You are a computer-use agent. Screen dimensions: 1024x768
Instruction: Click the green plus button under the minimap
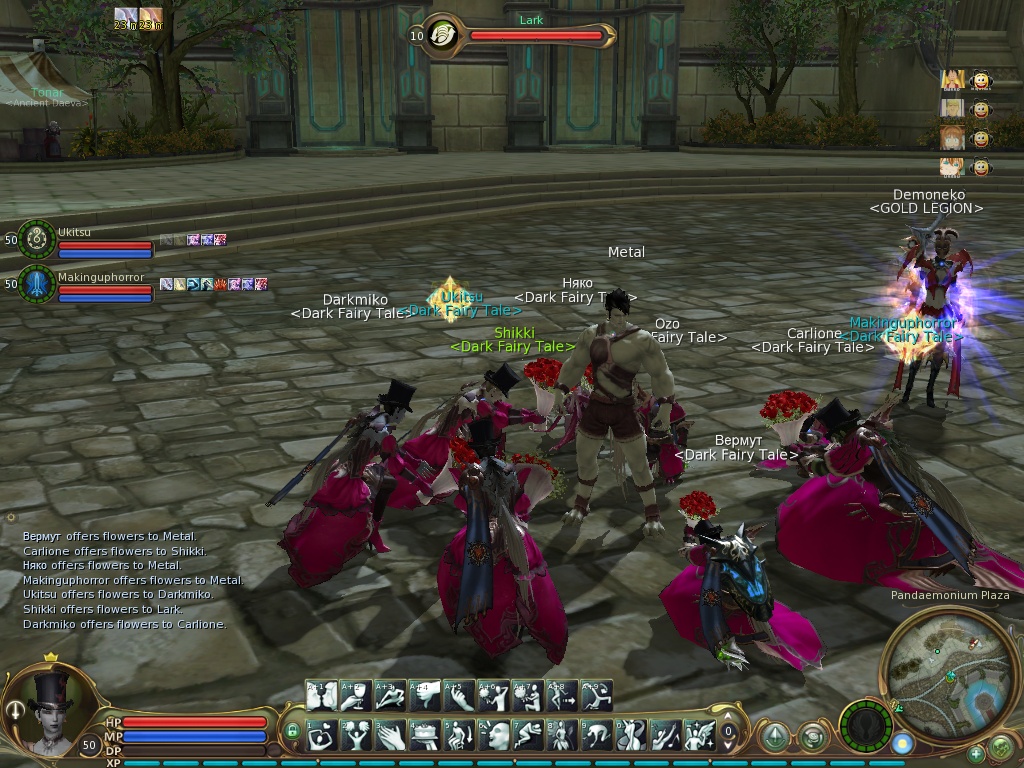pyautogui.click(x=975, y=753)
